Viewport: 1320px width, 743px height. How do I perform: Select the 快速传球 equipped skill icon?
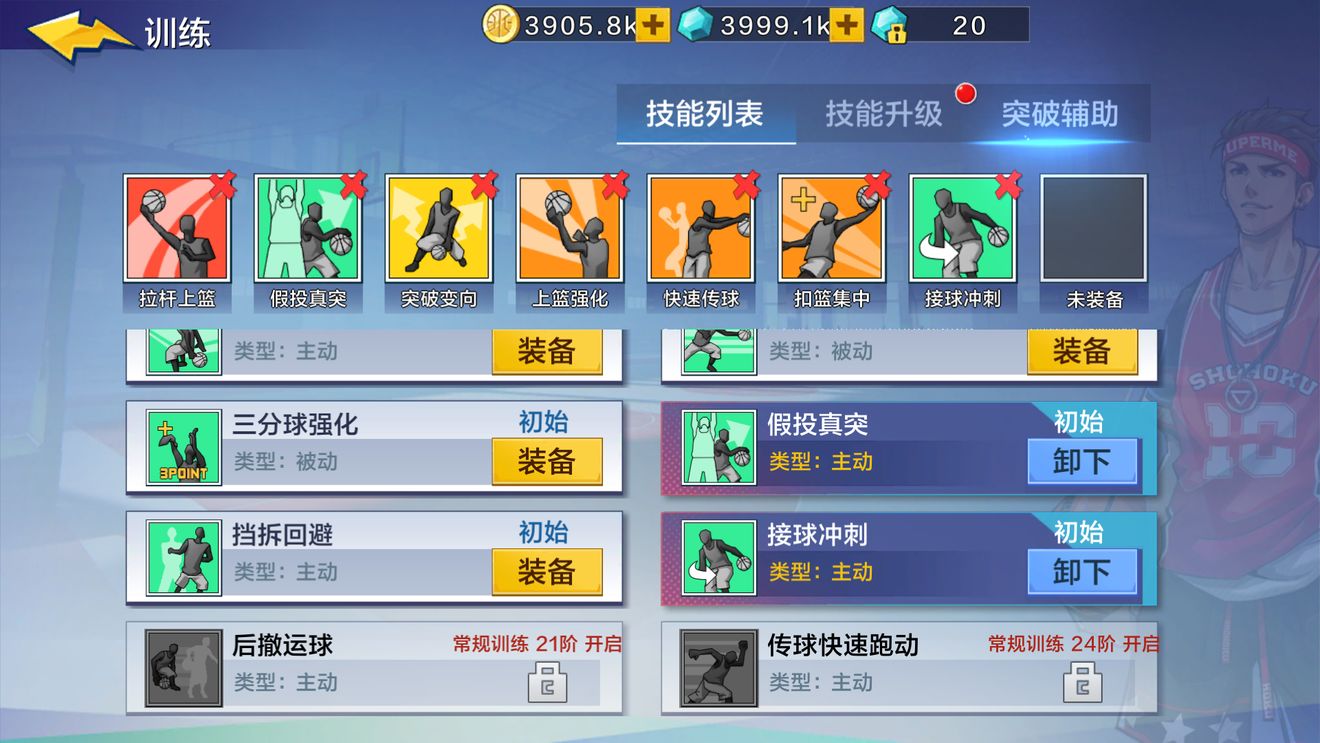(x=701, y=230)
